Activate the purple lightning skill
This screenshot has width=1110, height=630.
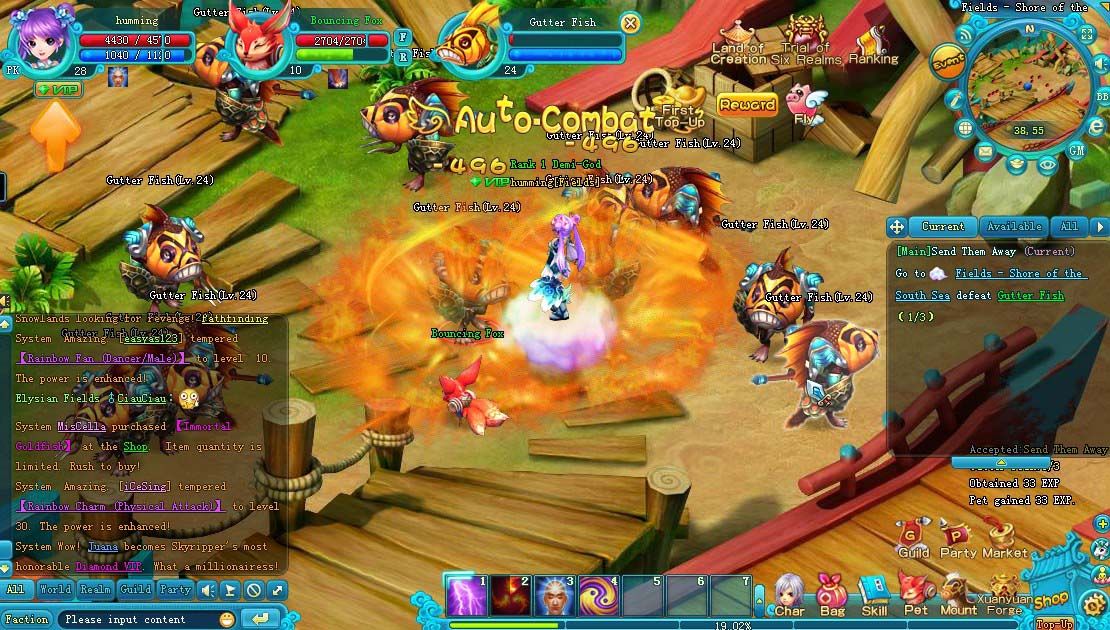(465, 595)
